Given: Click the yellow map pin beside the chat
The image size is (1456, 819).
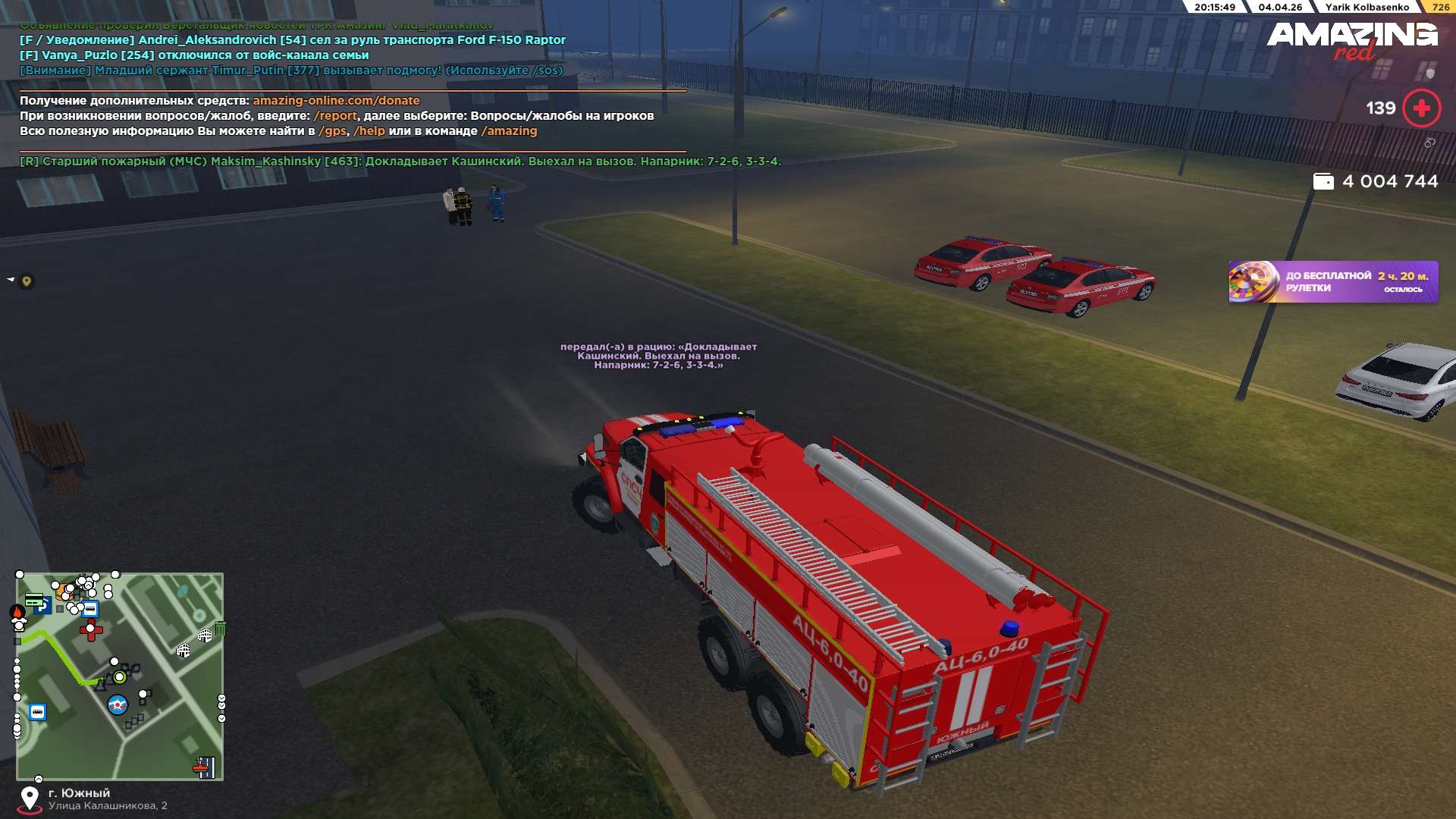Looking at the screenshot, I should [27, 281].
